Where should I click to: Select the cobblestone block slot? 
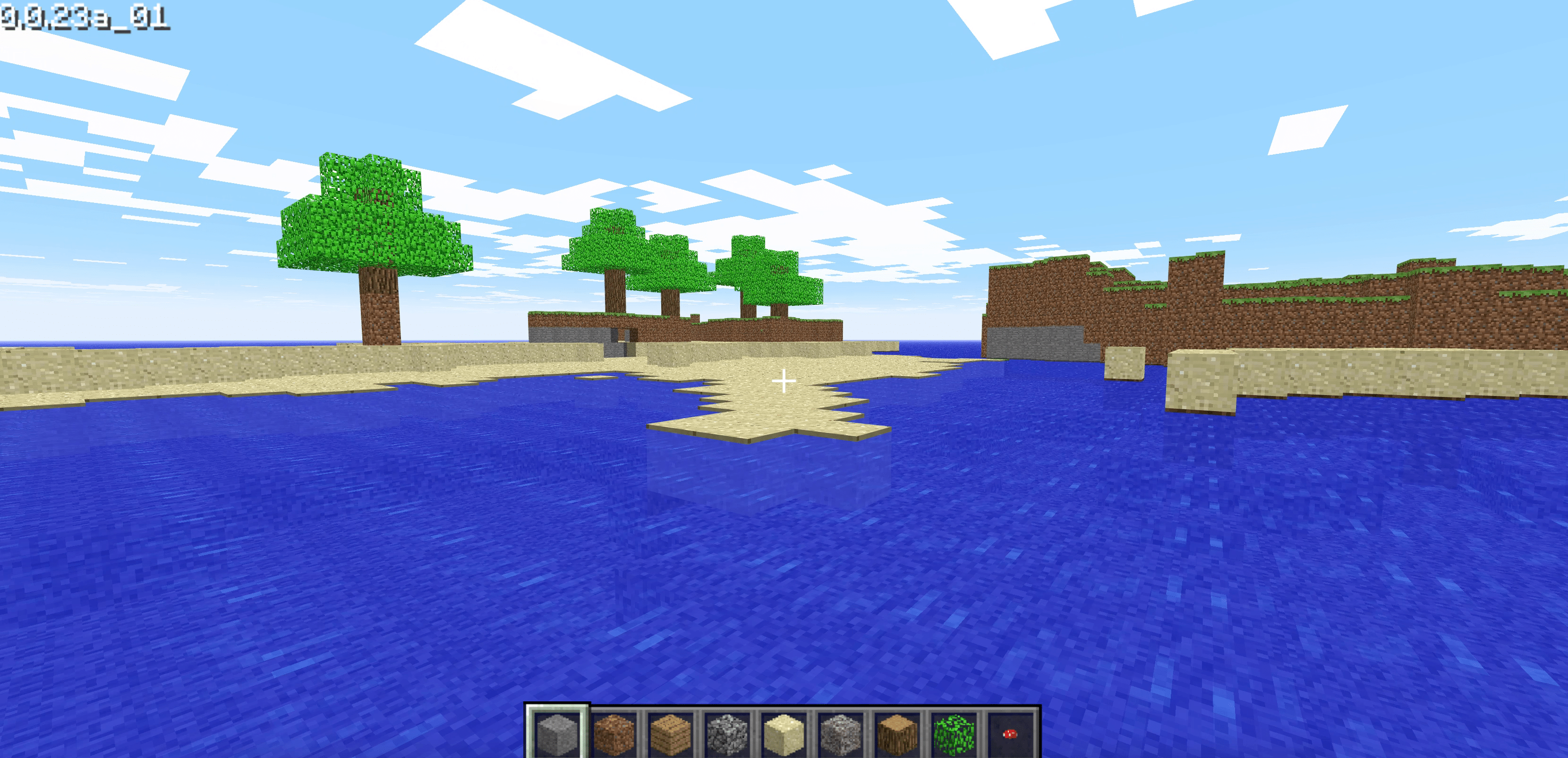[727, 733]
